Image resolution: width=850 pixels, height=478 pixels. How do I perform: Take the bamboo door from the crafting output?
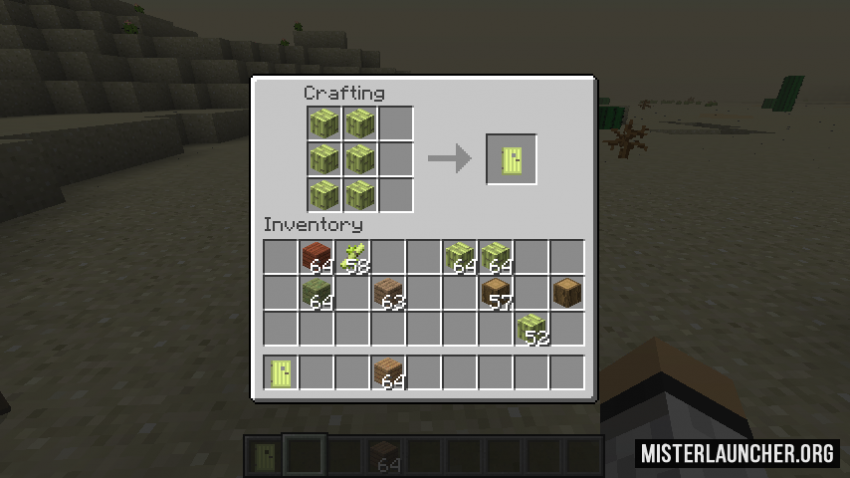(512, 159)
